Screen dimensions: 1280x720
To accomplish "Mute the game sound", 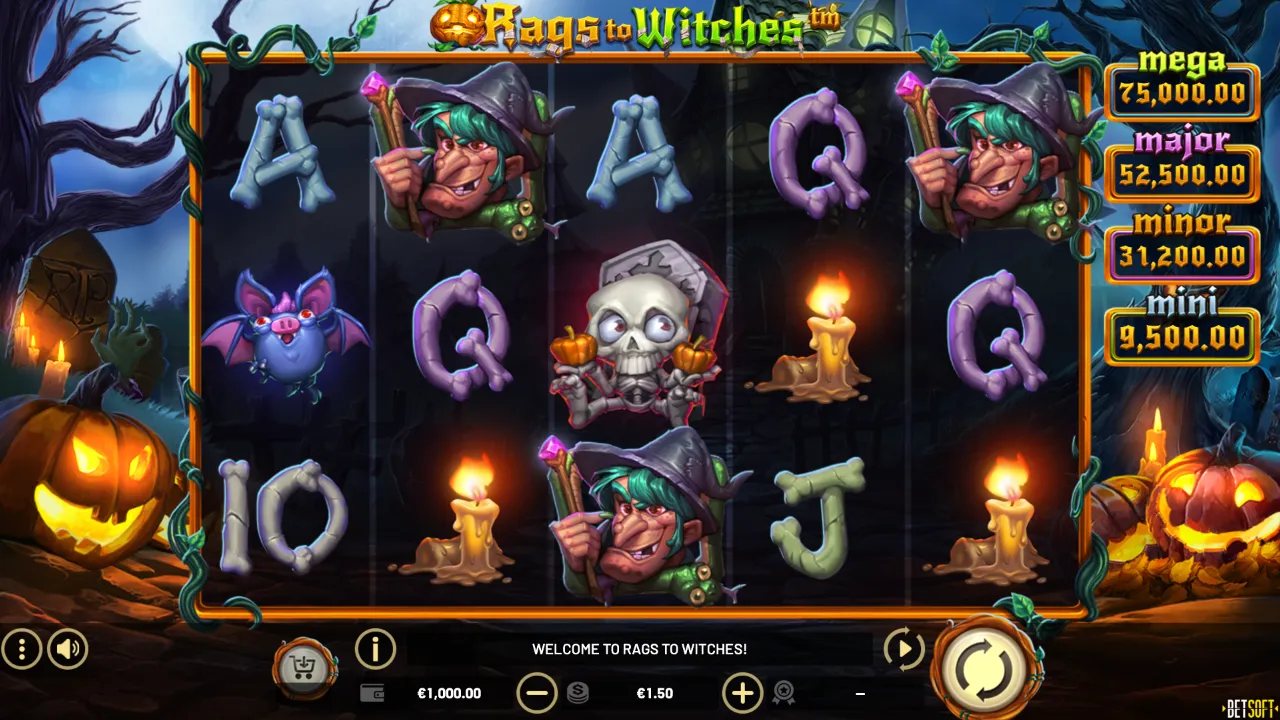I will (67, 649).
